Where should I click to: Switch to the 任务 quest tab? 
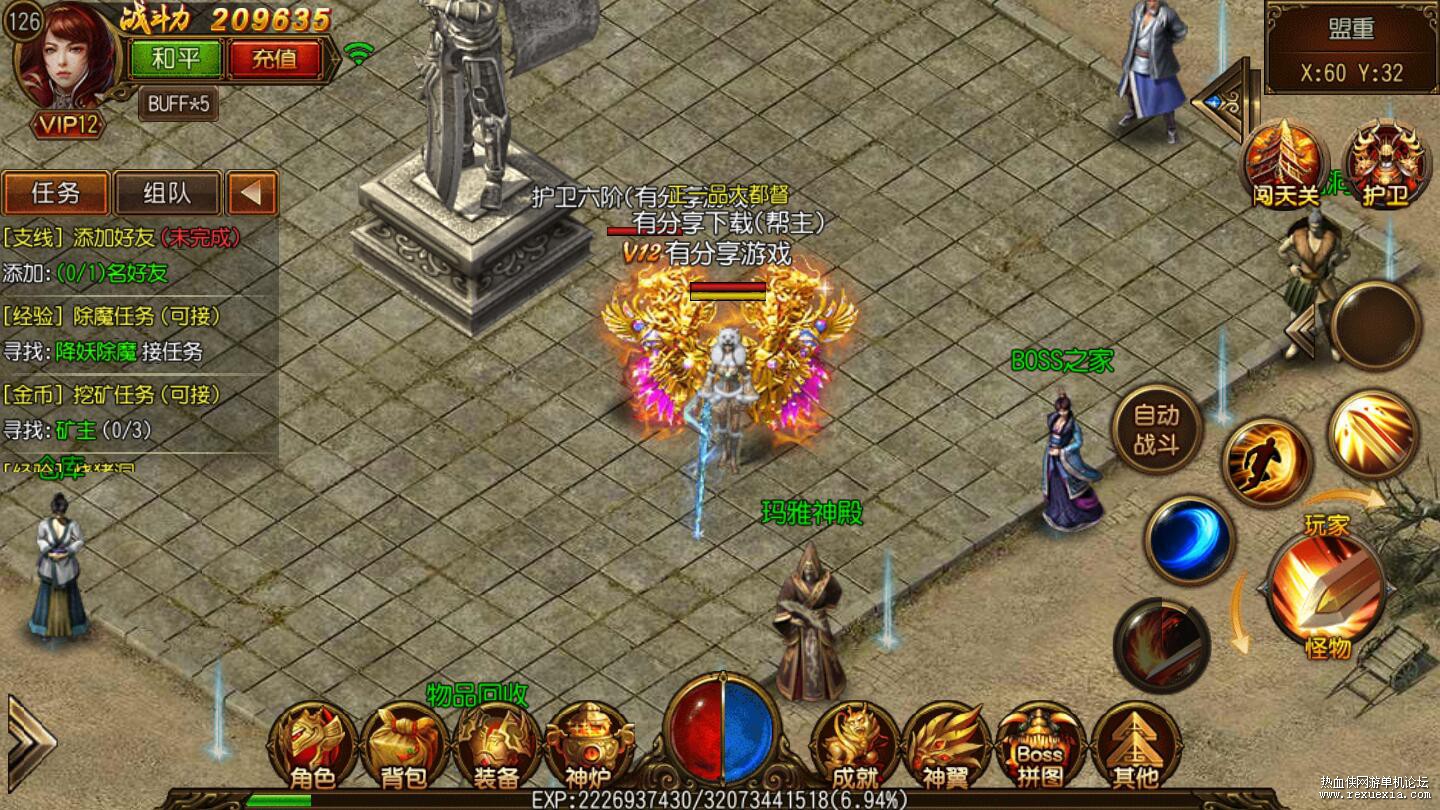coord(56,193)
